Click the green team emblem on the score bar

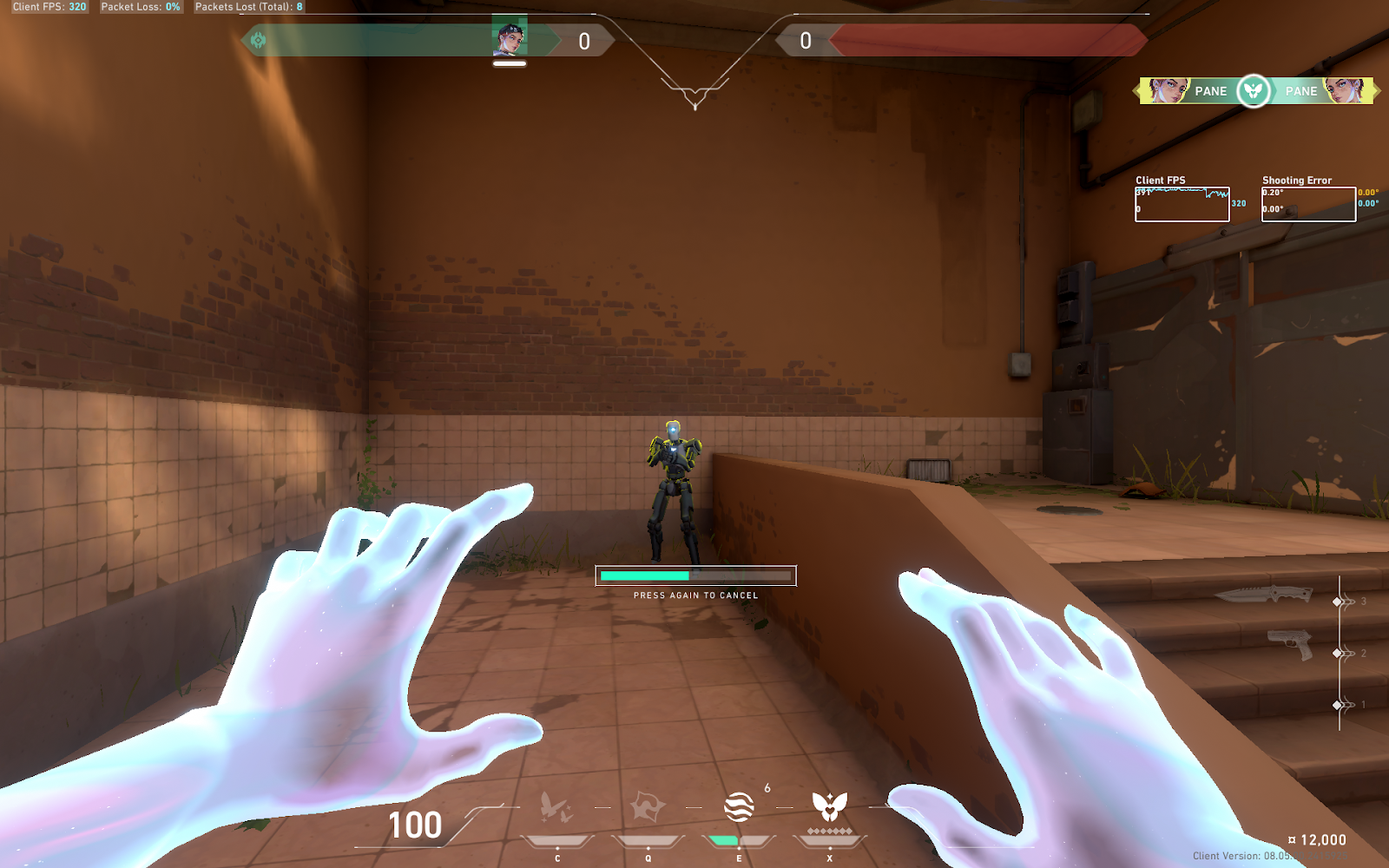tap(258, 40)
